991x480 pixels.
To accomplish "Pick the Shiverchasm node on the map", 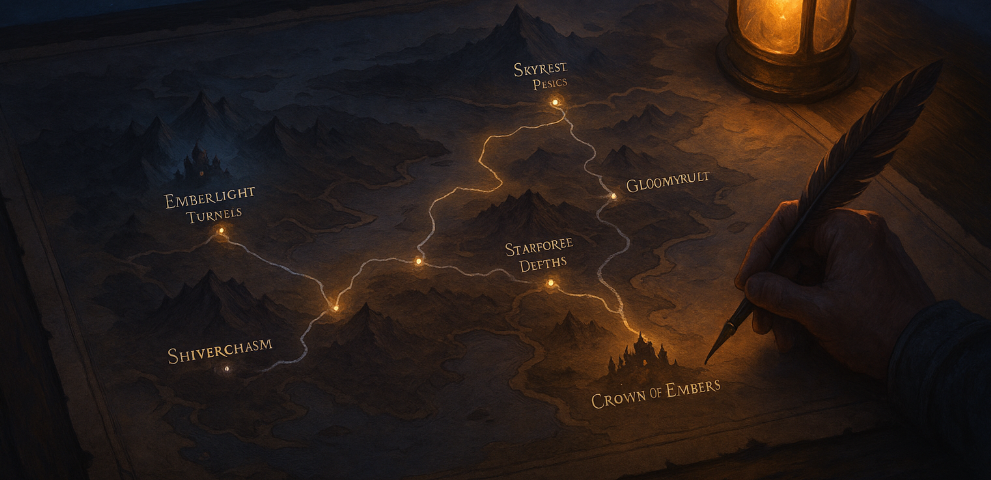I will 227,369.
